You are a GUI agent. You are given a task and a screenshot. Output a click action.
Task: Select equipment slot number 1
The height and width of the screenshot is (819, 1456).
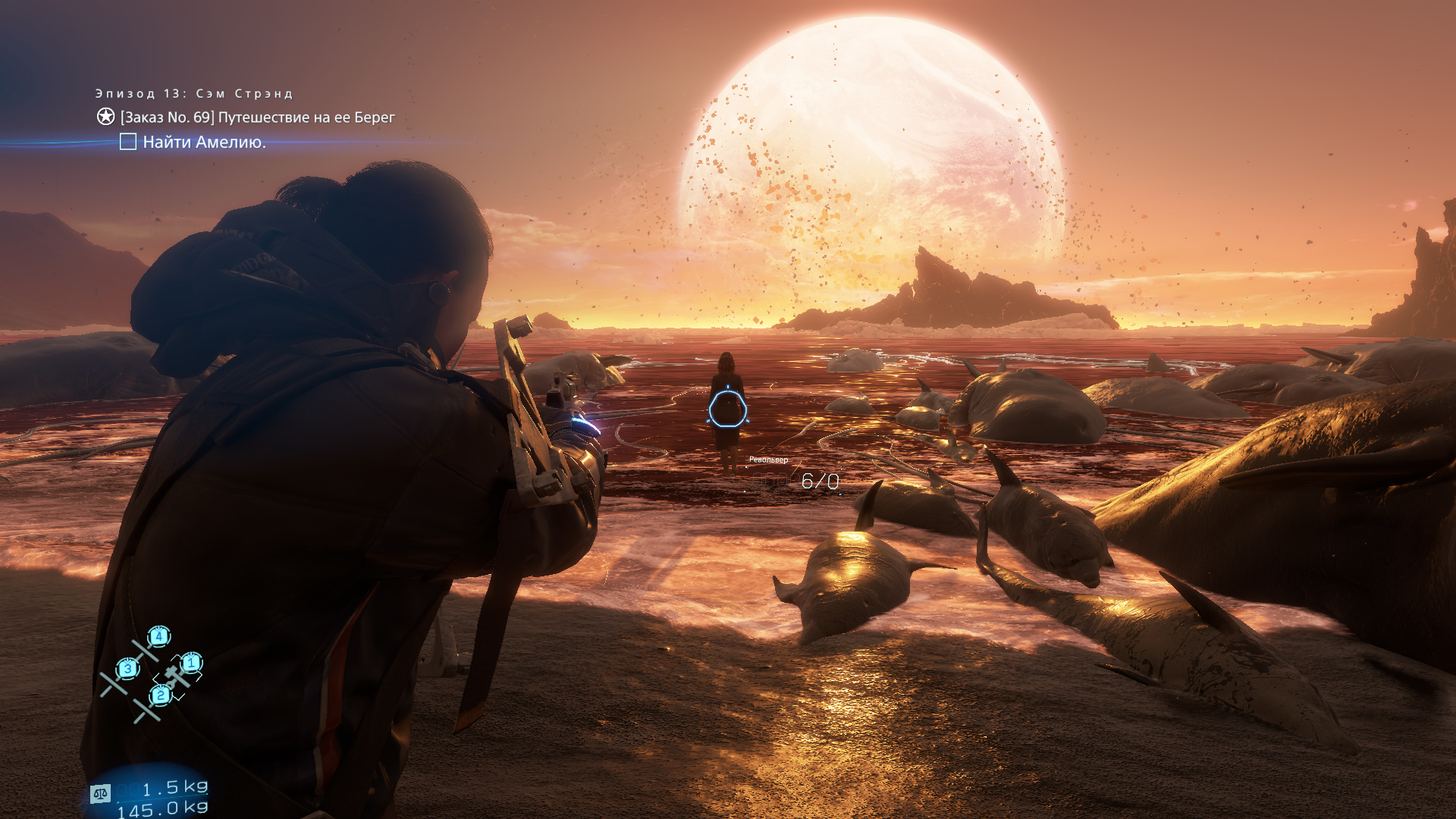tap(191, 663)
